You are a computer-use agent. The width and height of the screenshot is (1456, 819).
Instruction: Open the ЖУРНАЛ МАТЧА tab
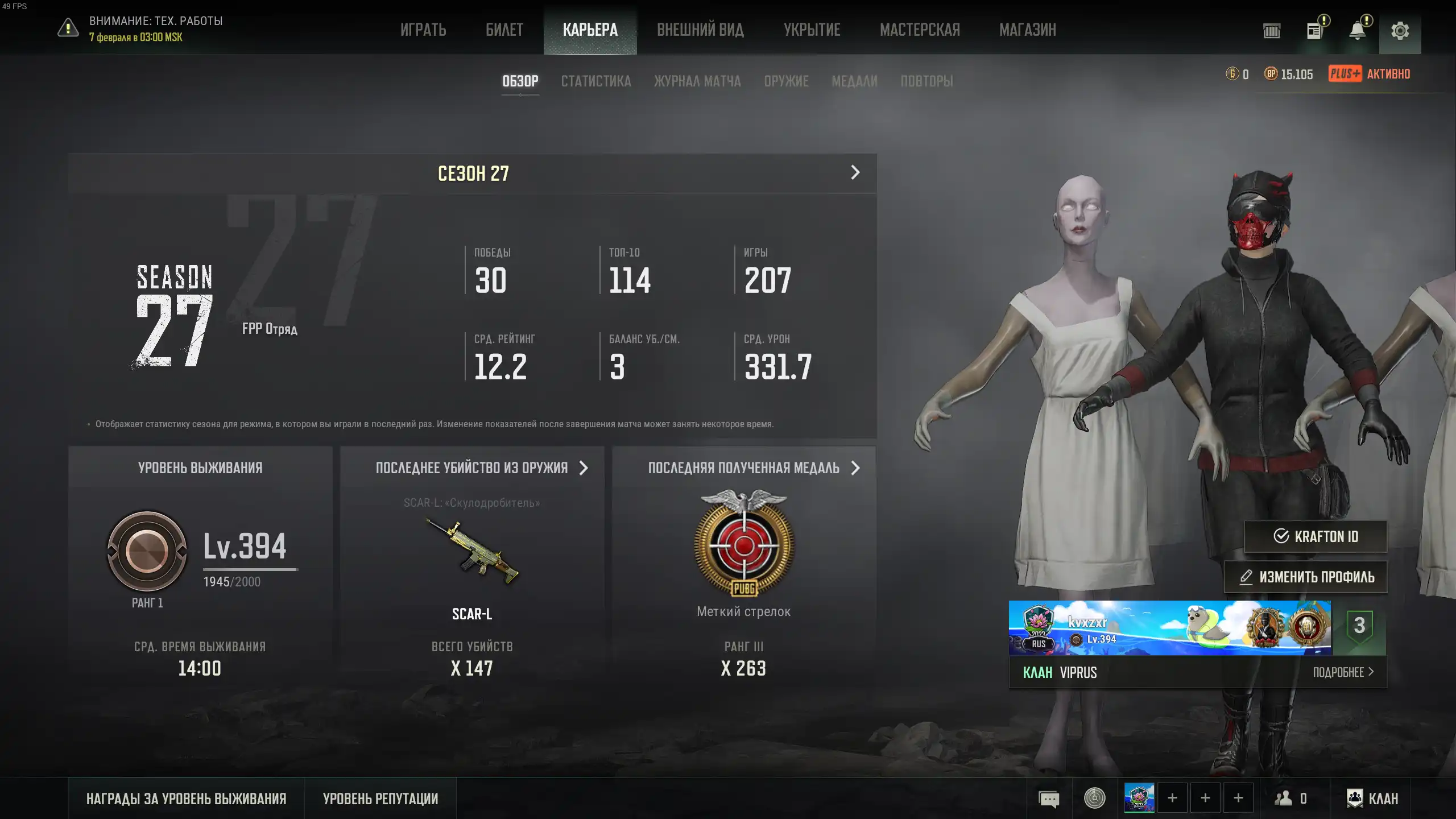click(697, 81)
